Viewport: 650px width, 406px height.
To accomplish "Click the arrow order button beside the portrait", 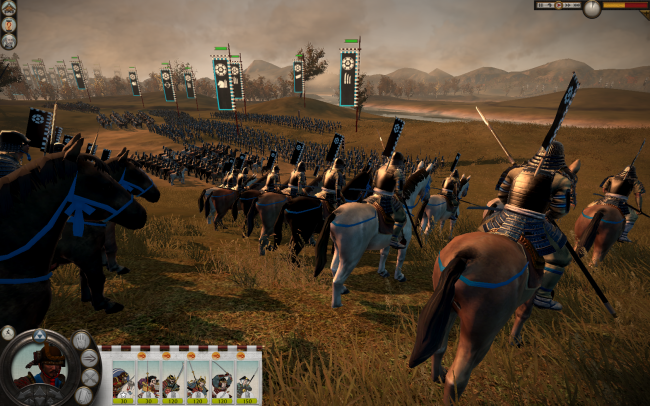I will click(x=89, y=358).
